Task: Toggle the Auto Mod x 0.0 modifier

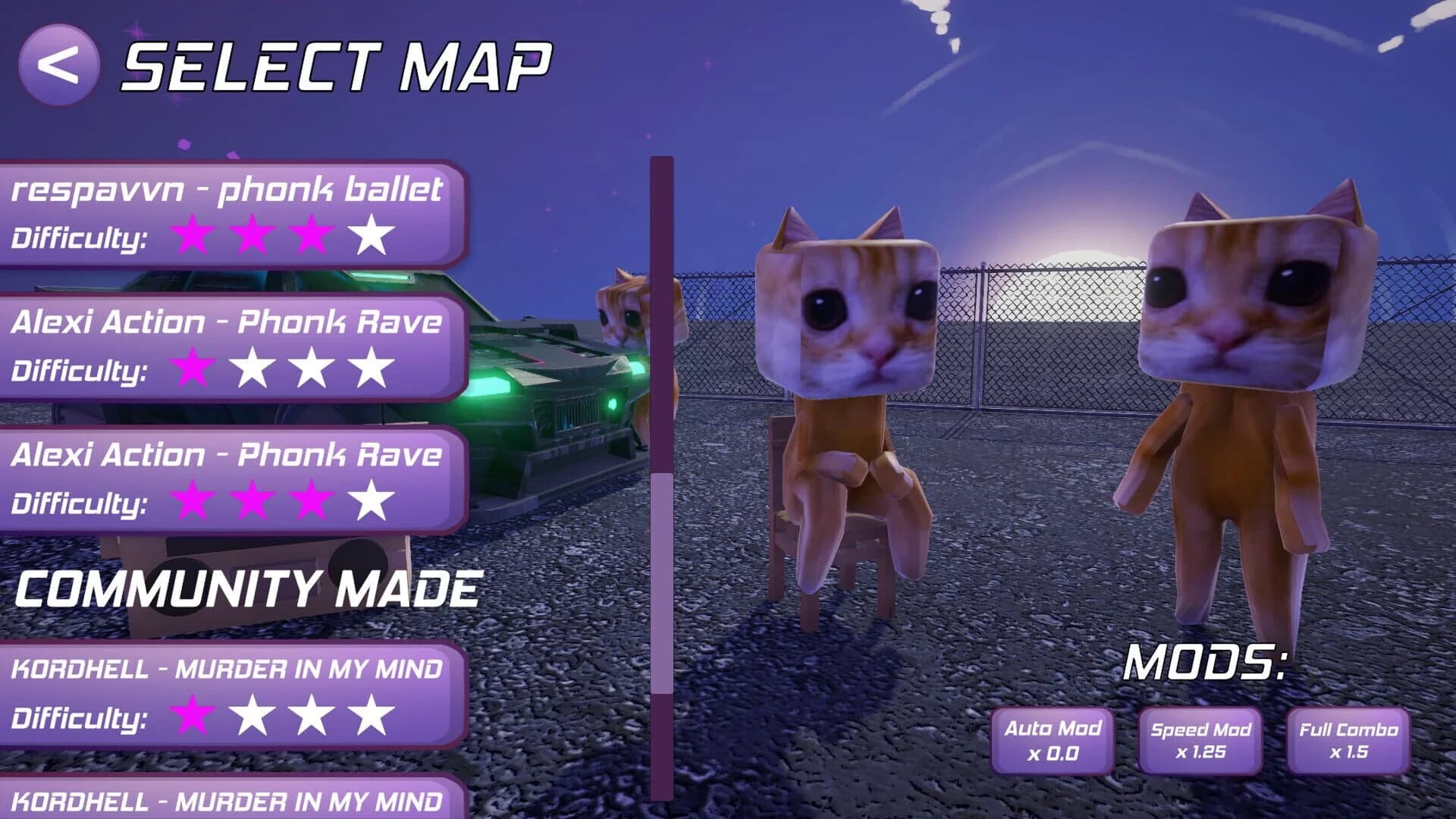Action: (x=1053, y=739)
